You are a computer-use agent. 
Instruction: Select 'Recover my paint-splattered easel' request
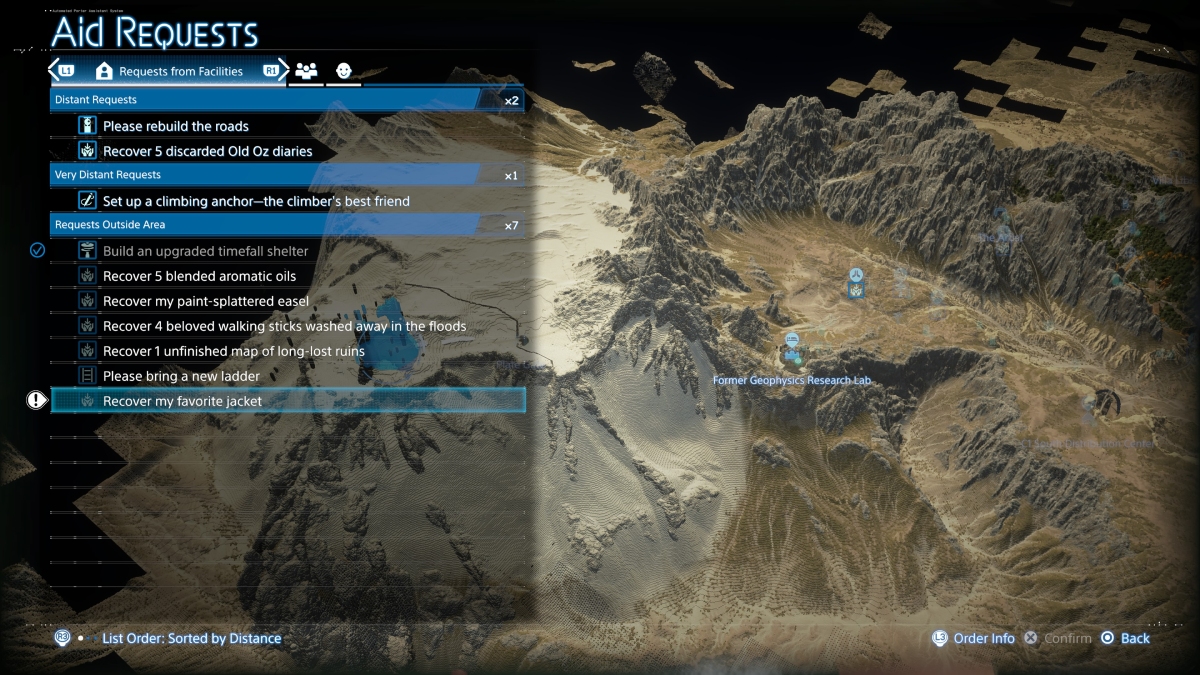pyautogui.click(x=206, y=301)
